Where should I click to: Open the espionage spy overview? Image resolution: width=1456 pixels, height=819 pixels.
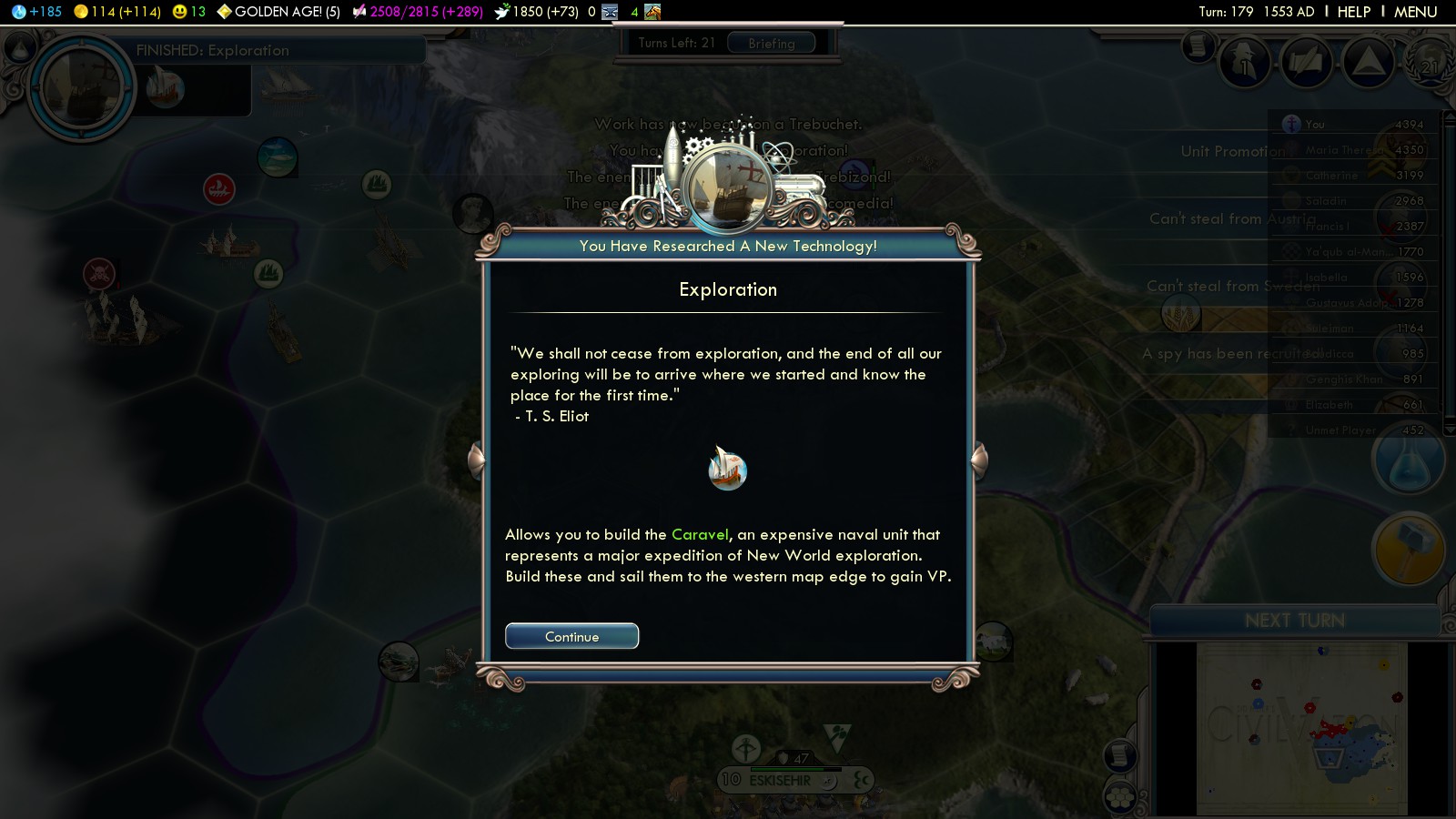tap(1245, 64)
